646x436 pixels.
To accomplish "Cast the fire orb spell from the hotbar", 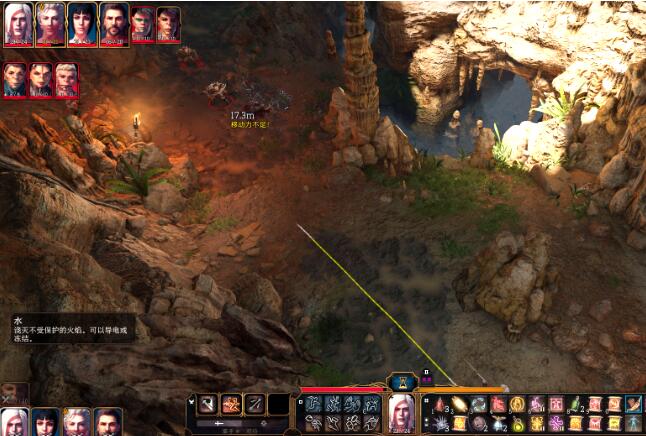I will tap(459, 404).
